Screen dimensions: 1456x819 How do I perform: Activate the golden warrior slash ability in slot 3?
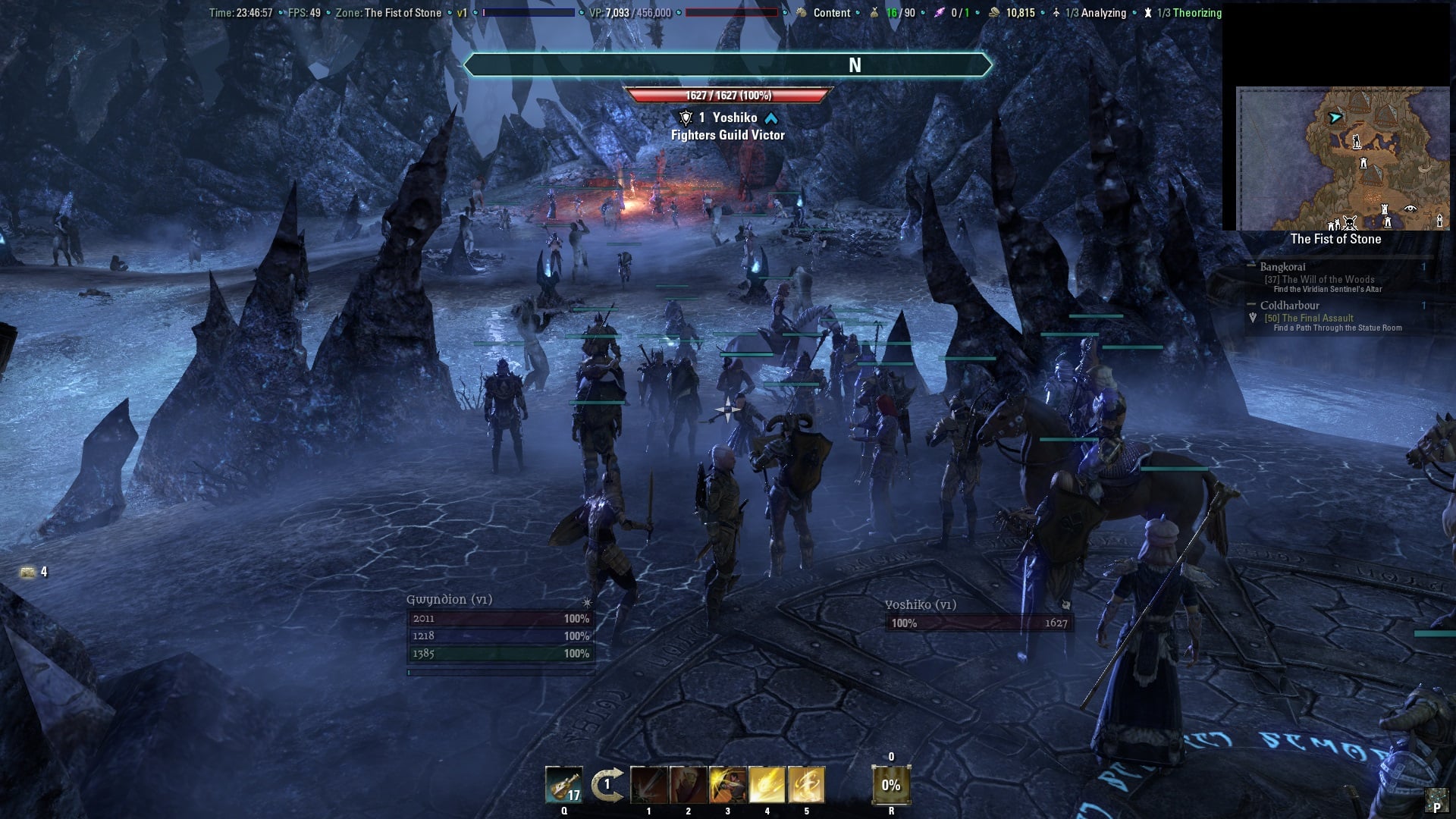click(727, 785)
